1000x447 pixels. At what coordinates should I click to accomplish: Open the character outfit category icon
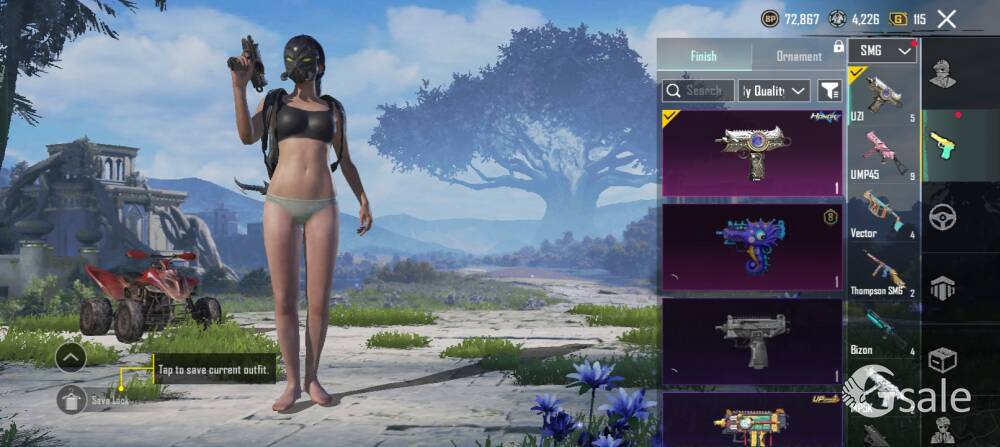[x=943, y=74]
